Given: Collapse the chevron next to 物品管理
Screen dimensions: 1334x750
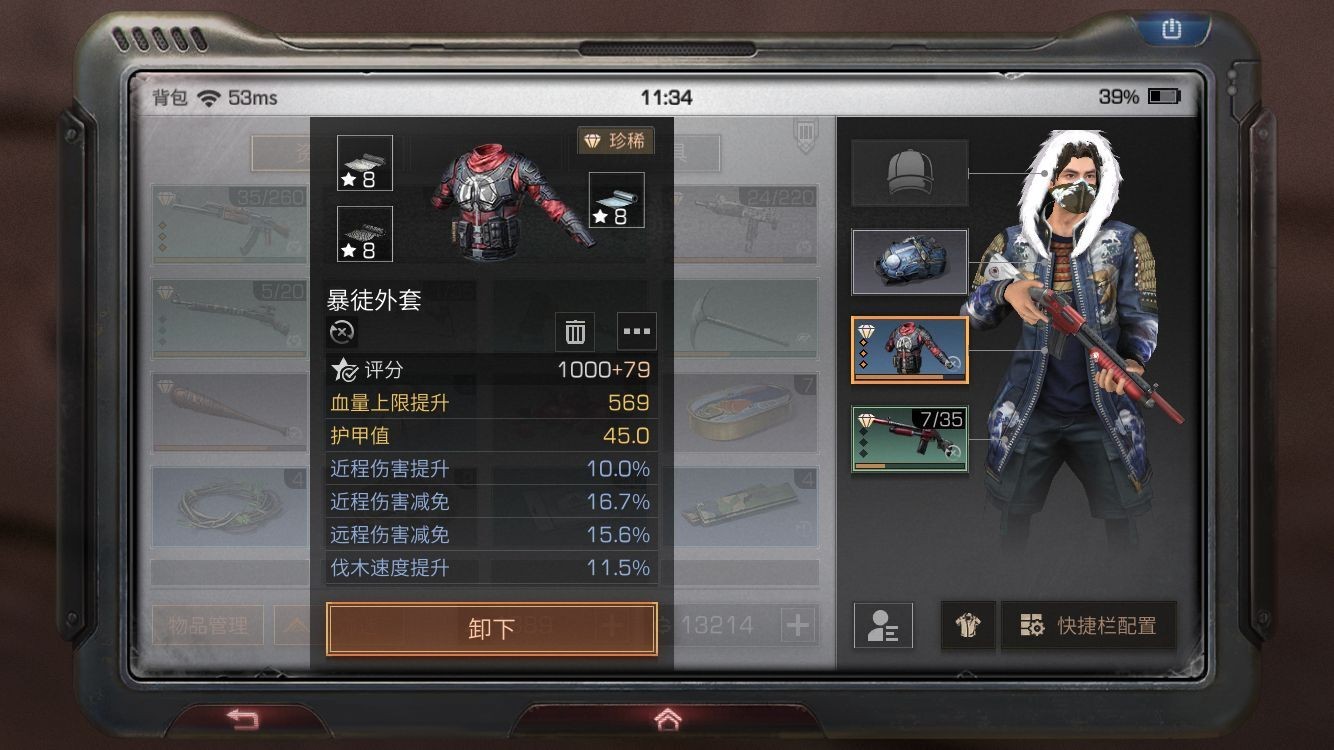Looking at the screenshot, I should pos(297,624).
